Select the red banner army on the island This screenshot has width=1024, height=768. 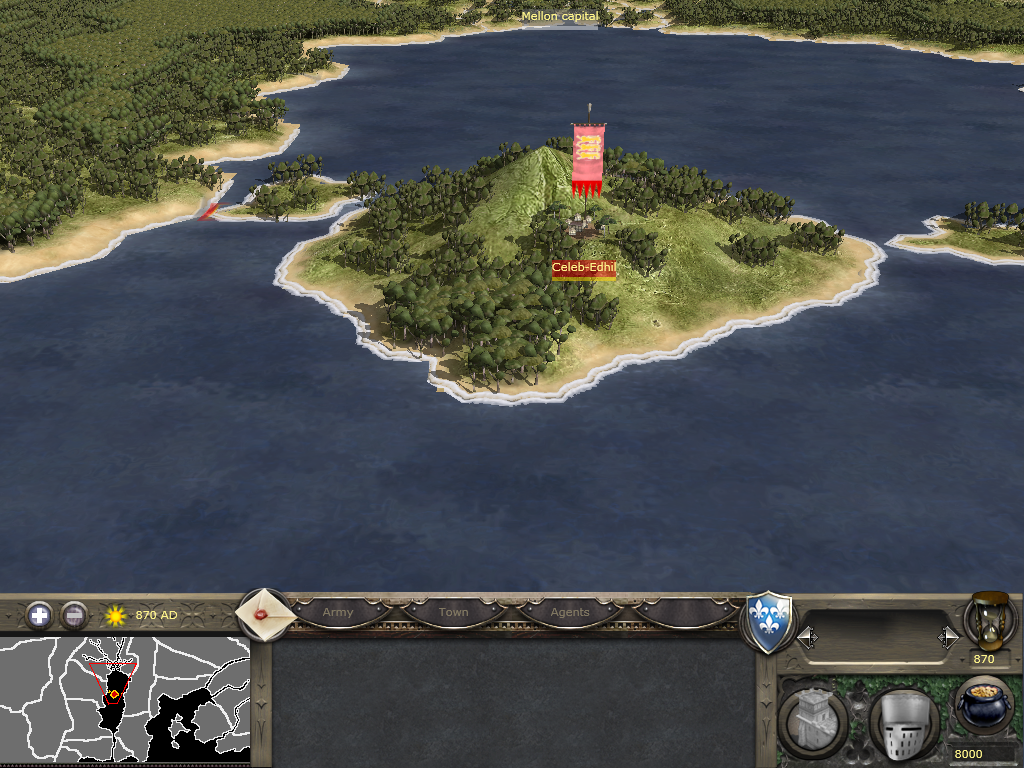pos(588,160)
